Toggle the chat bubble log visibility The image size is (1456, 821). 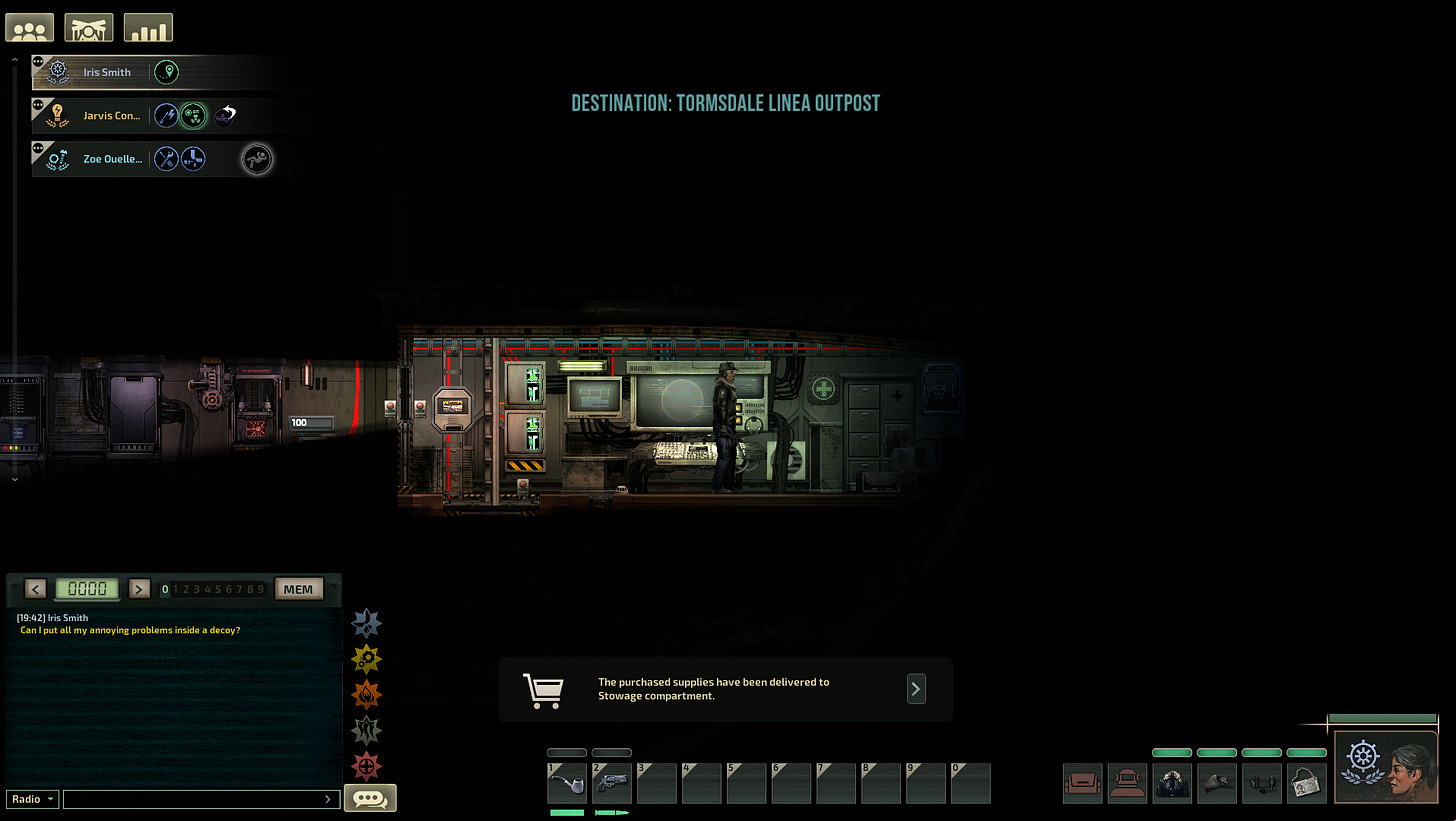pyautogui.click(x=370, y=797)
